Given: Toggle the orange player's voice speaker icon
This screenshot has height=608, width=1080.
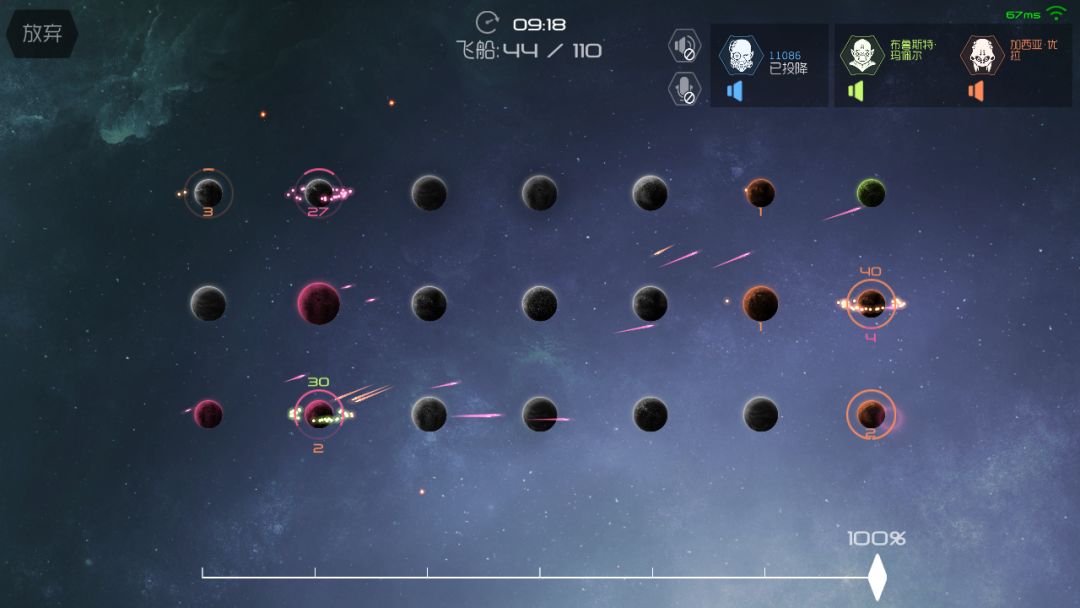Looking at the screenshot, I should coord(976,91).
